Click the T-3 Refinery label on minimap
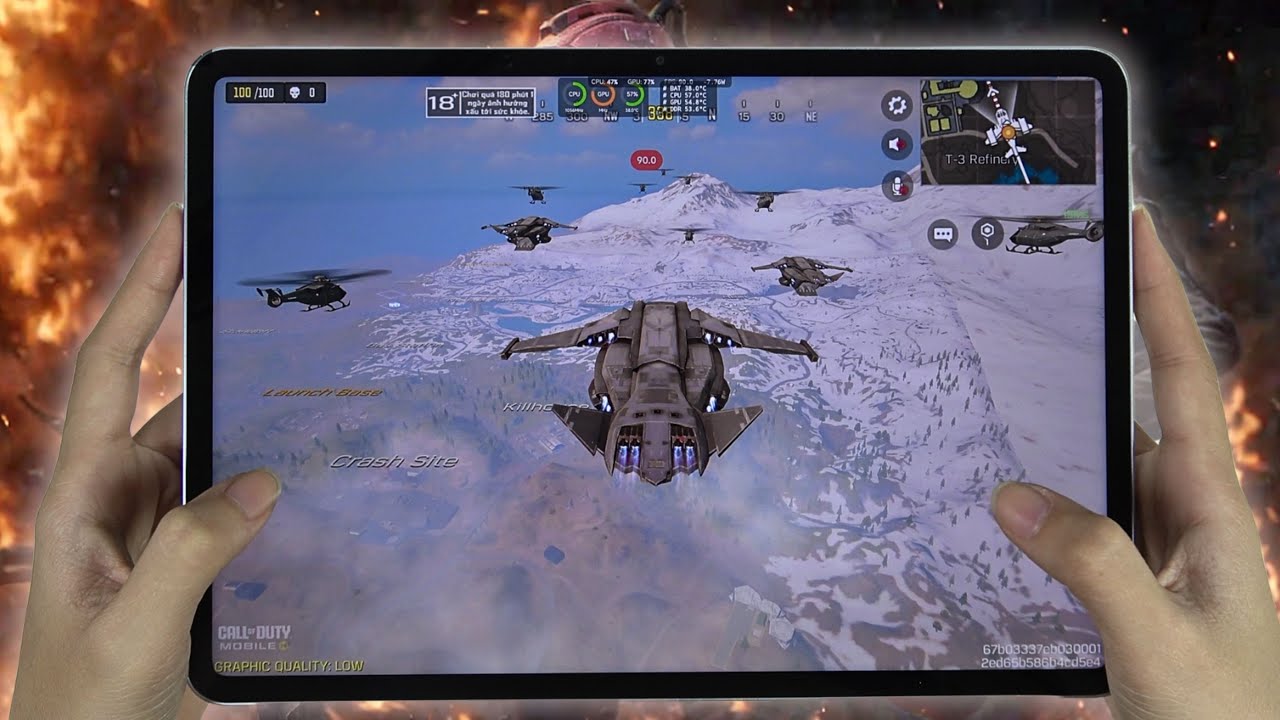 pos(982,158)
